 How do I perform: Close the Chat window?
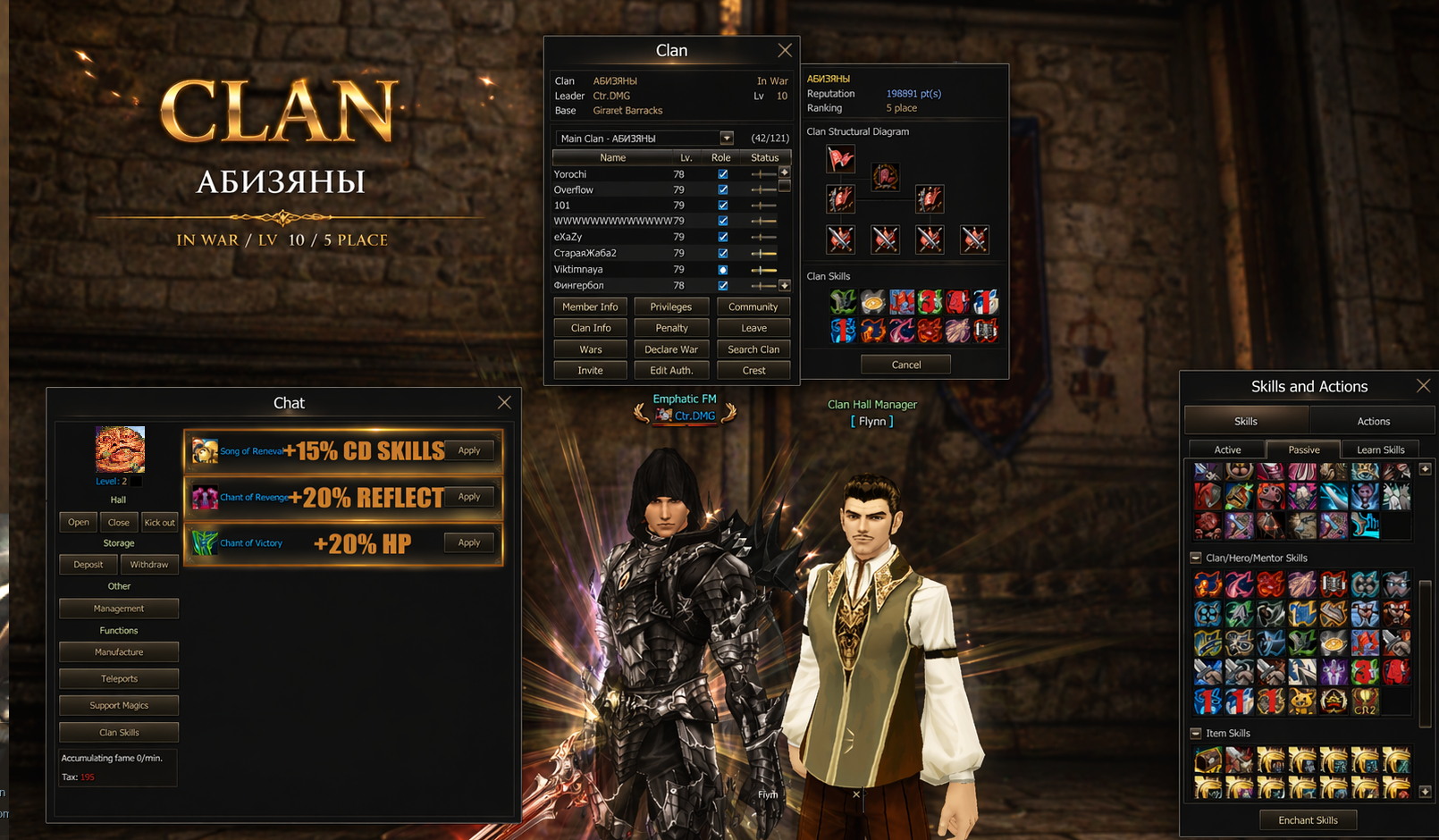504,403
